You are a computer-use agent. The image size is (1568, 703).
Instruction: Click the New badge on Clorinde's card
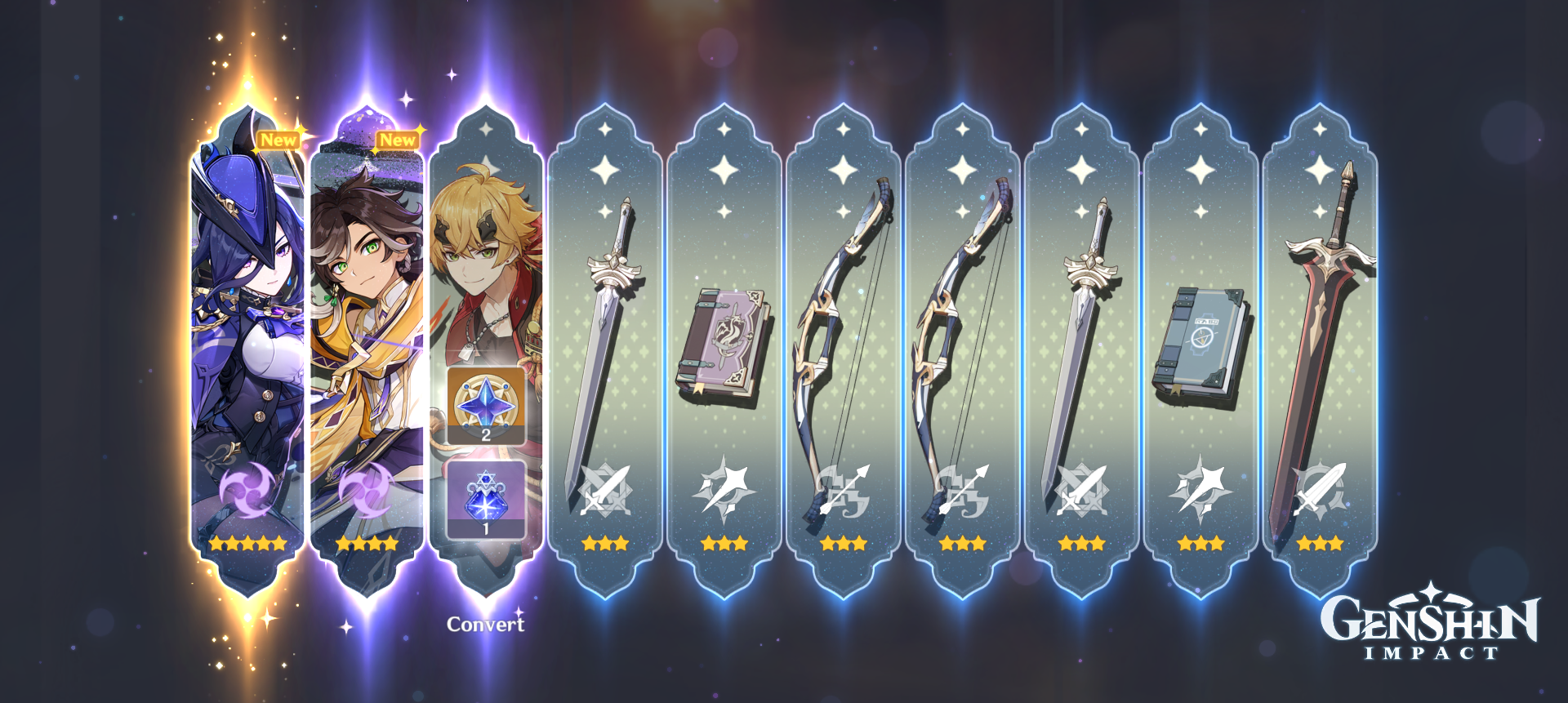(x=278, y=140)
